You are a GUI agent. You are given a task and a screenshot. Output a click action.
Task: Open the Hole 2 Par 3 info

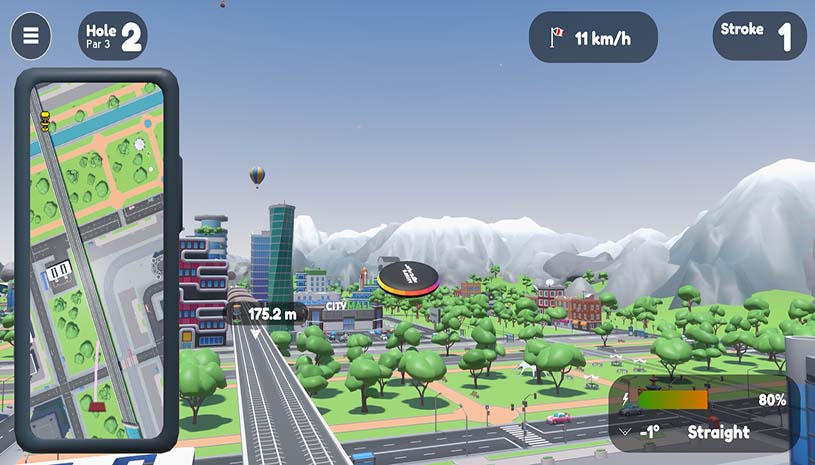pyautogui.click(x=113, y=36)
